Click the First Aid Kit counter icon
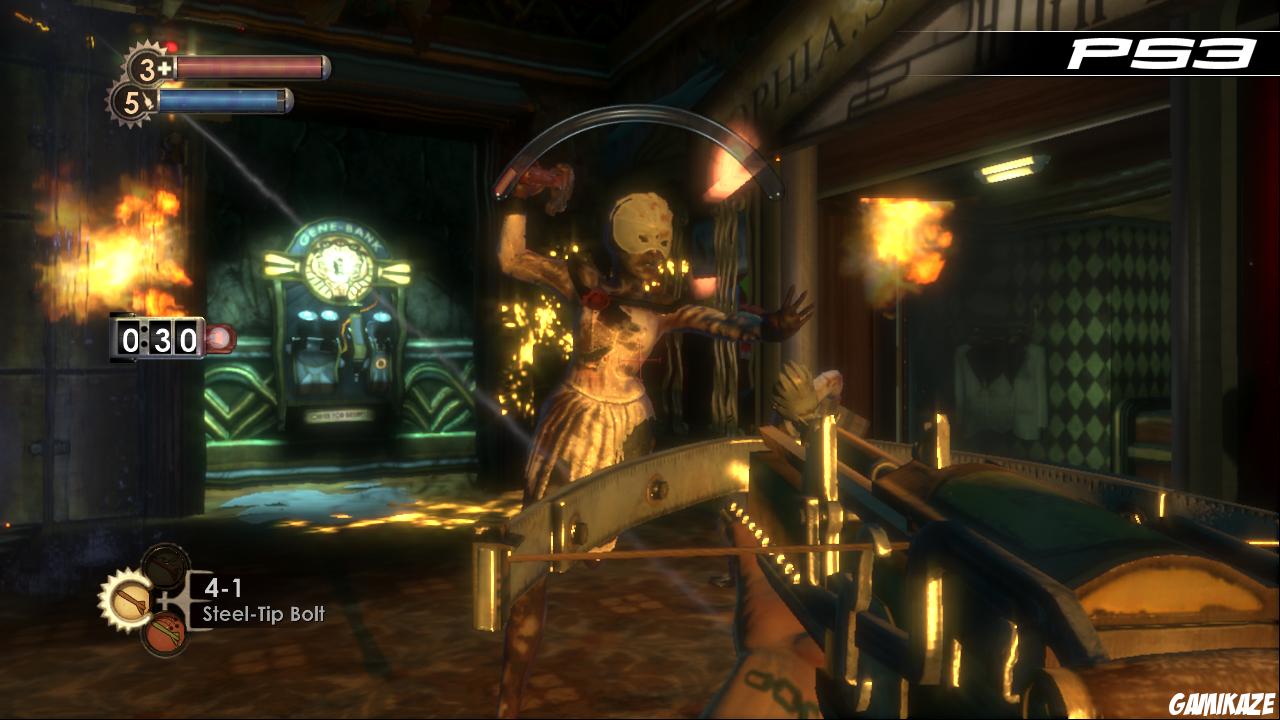 click(x=146, y=67)
